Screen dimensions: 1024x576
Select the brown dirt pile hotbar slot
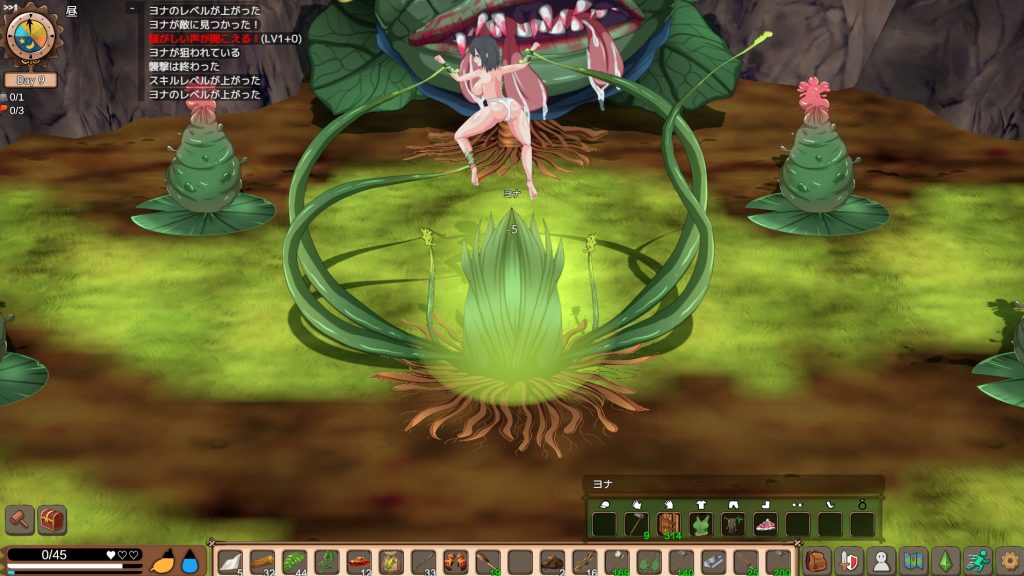(552, 562)
